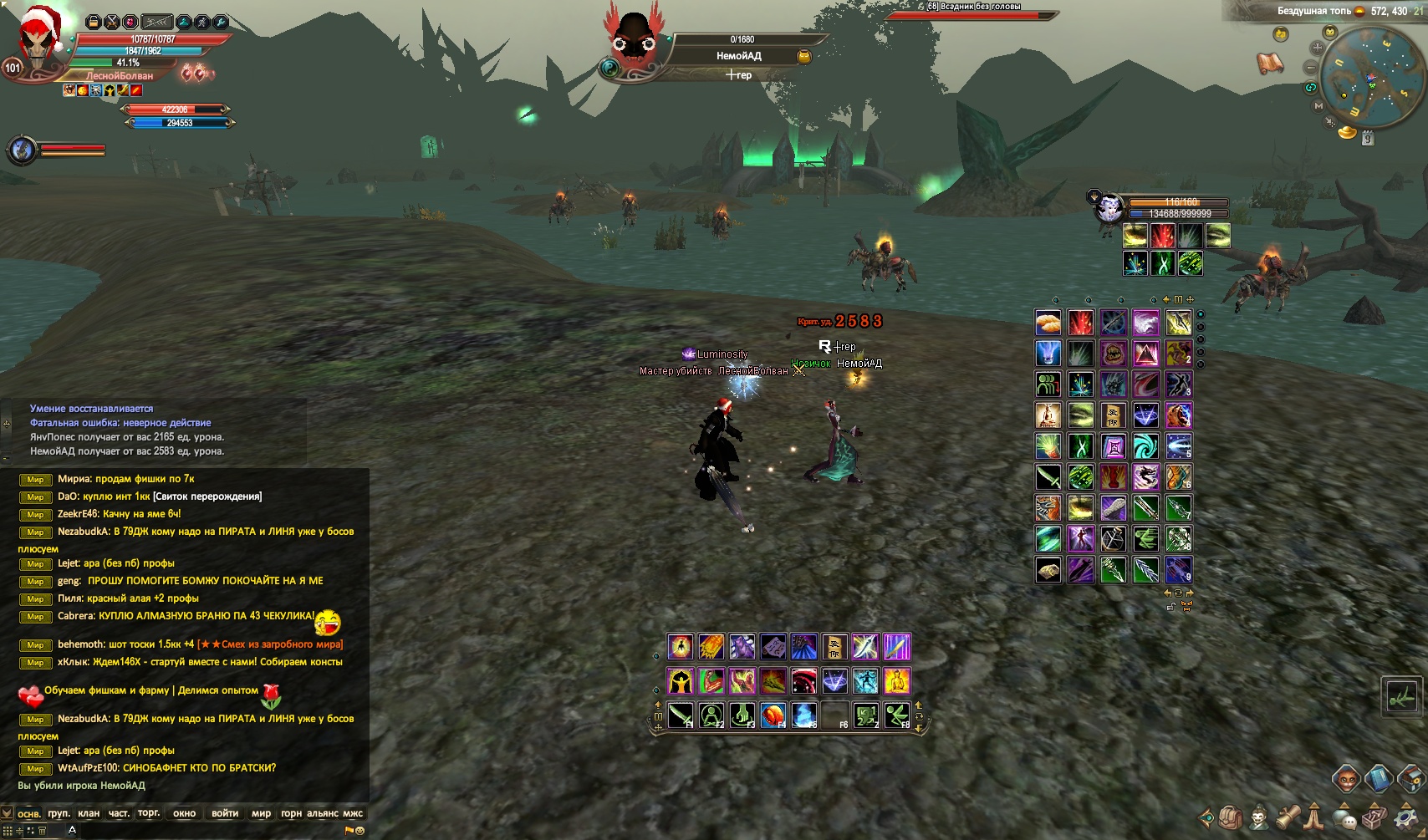Switch to the «мир» chat tab

tap(261, 813)
